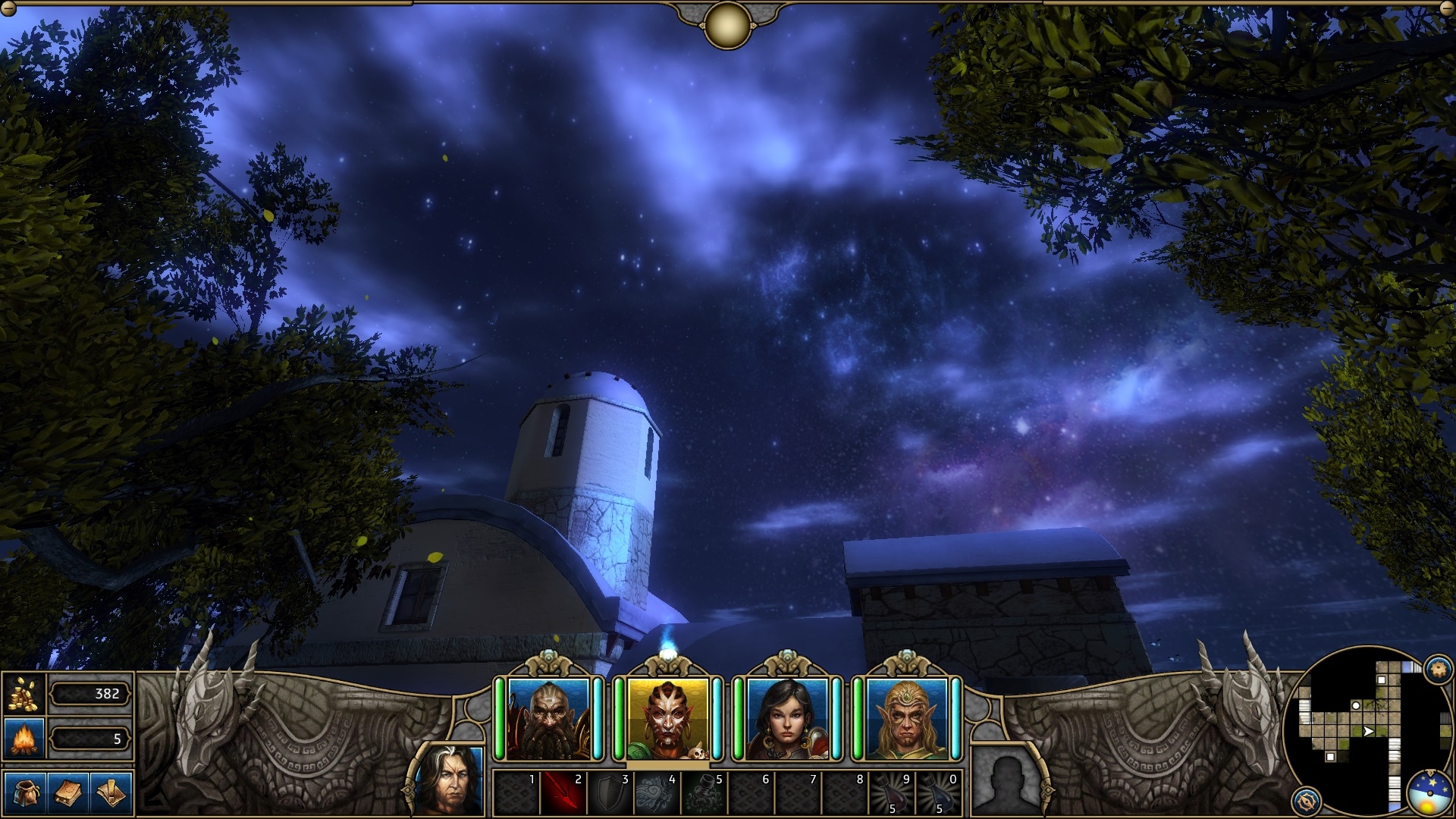
Task: Open the gear settings button by minimap
Action: click(1437, 669)
